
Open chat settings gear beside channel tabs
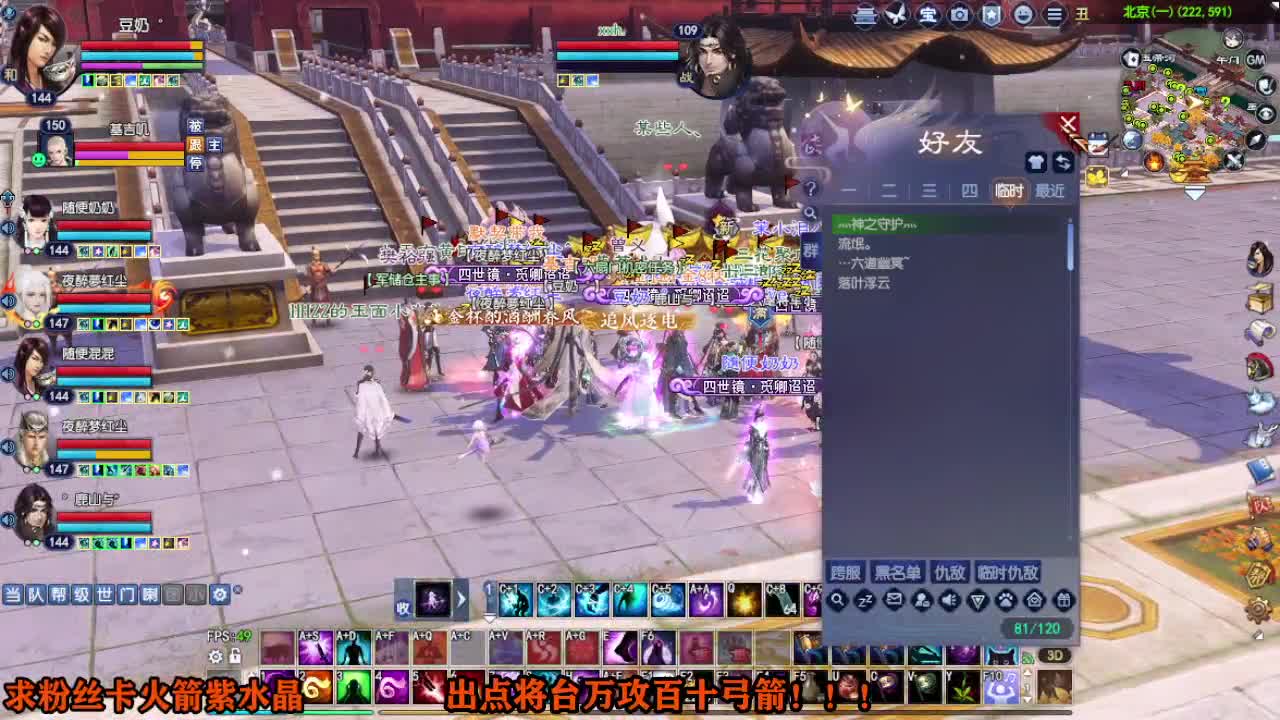[x=219, y=592]
